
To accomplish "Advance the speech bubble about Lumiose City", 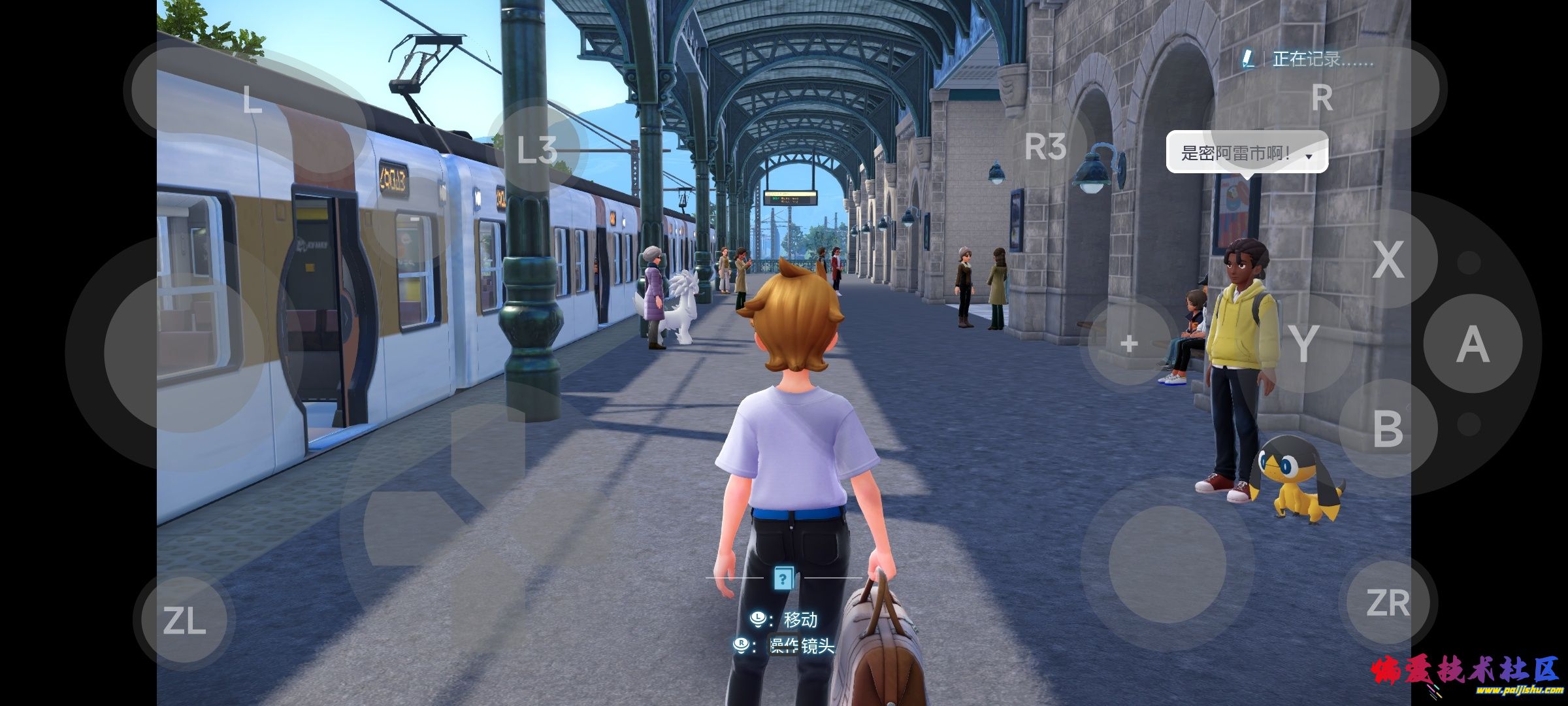I will click(1247, 153).
